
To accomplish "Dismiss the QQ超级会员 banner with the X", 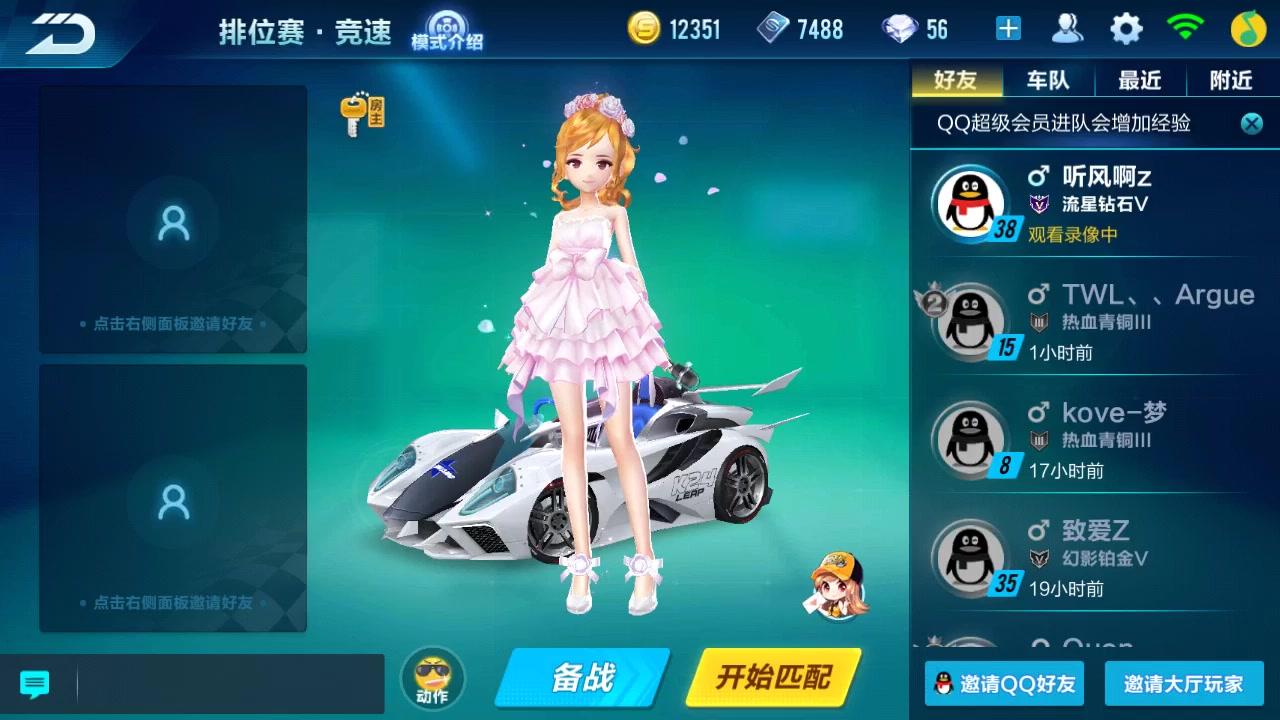I will [1252, 124].
